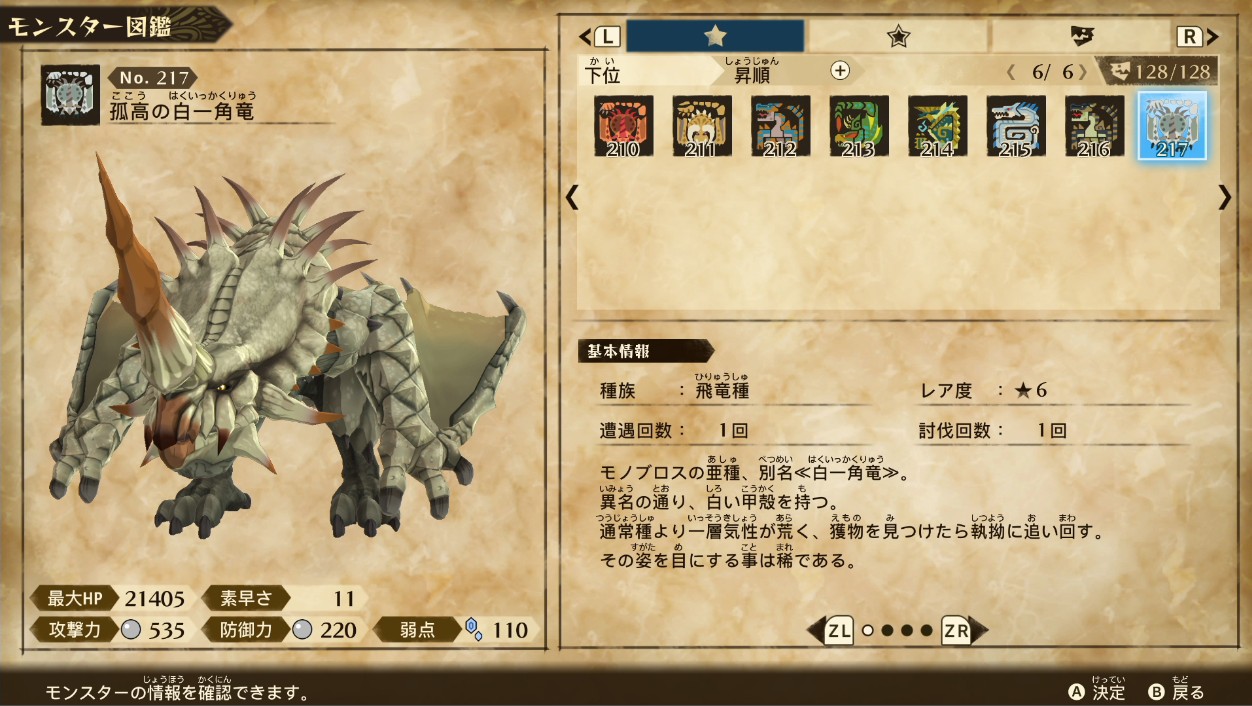Select monster entry number 211
Viewport: 1252px width, 706px height.
[702, 126]
